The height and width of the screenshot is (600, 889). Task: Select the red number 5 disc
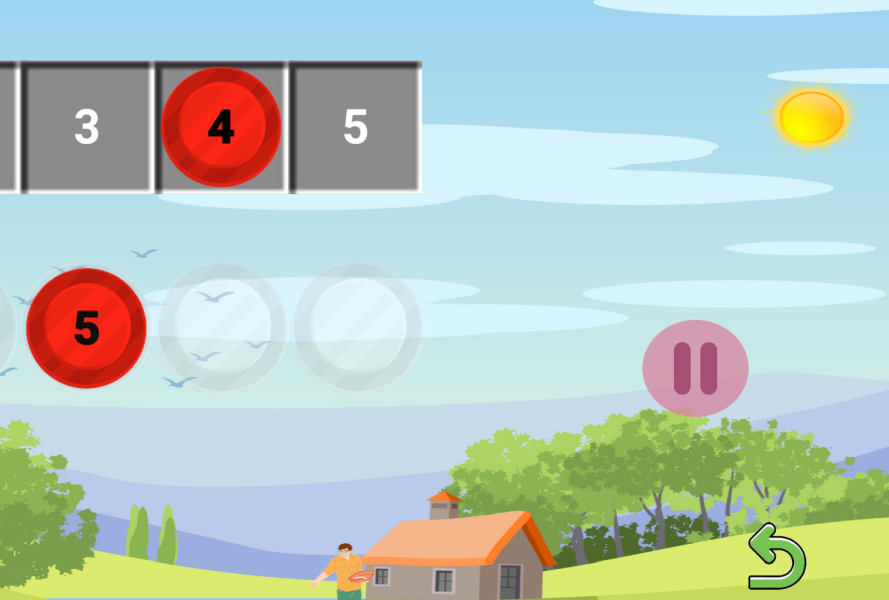pyautogui.click(x=86, y=327)
